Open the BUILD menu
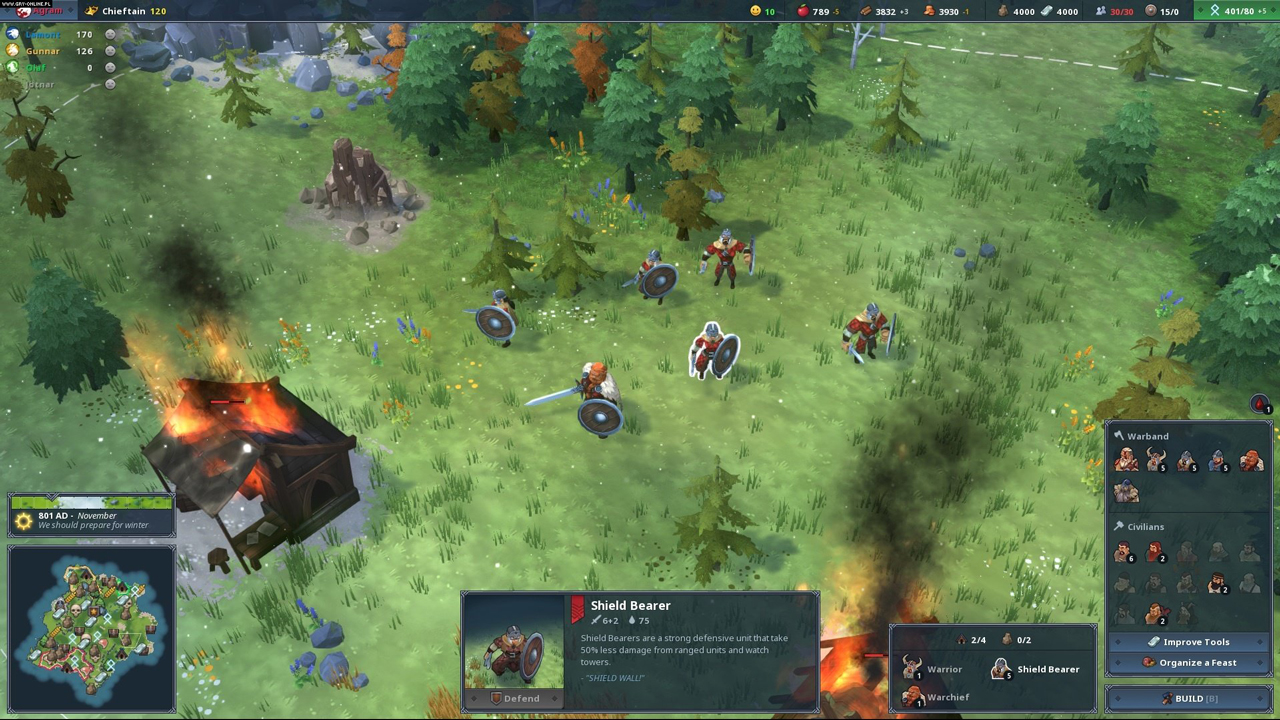Viewport: 1280px width, 720px height. coord(1188,698)
